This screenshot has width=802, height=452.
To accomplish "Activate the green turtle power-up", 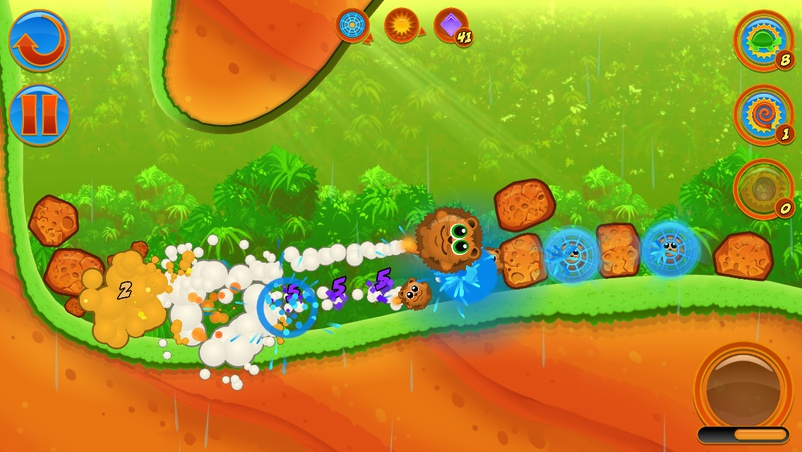I will [x=763, y=40].
